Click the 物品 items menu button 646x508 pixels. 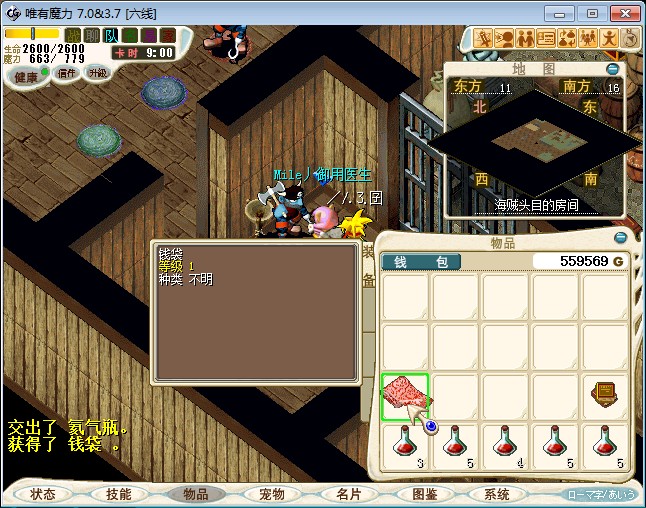tap(195, 494)
